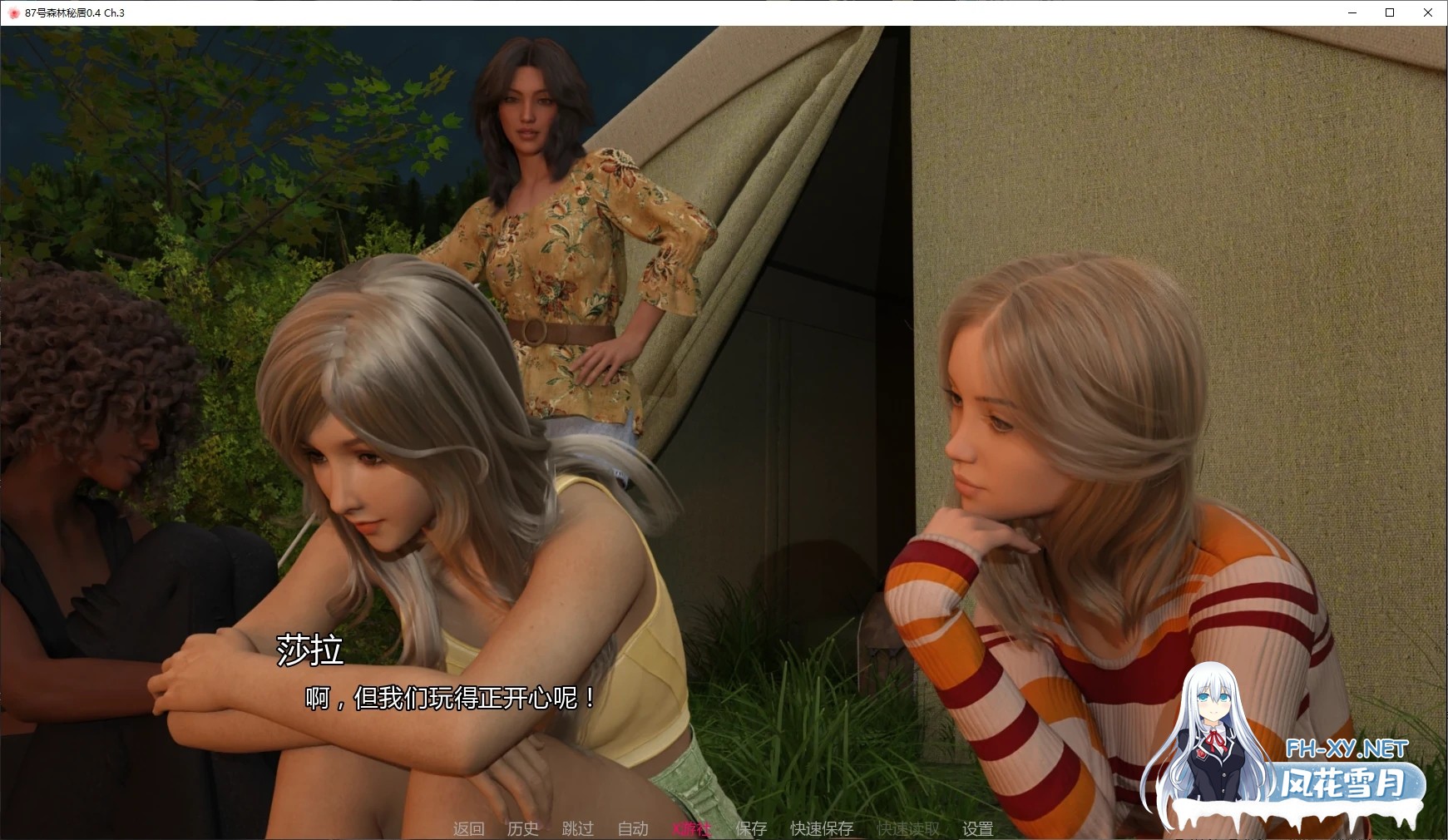Click 跳过 to skip dialogue
Screen dimensions: 1448x840
(x=577, y=828)
